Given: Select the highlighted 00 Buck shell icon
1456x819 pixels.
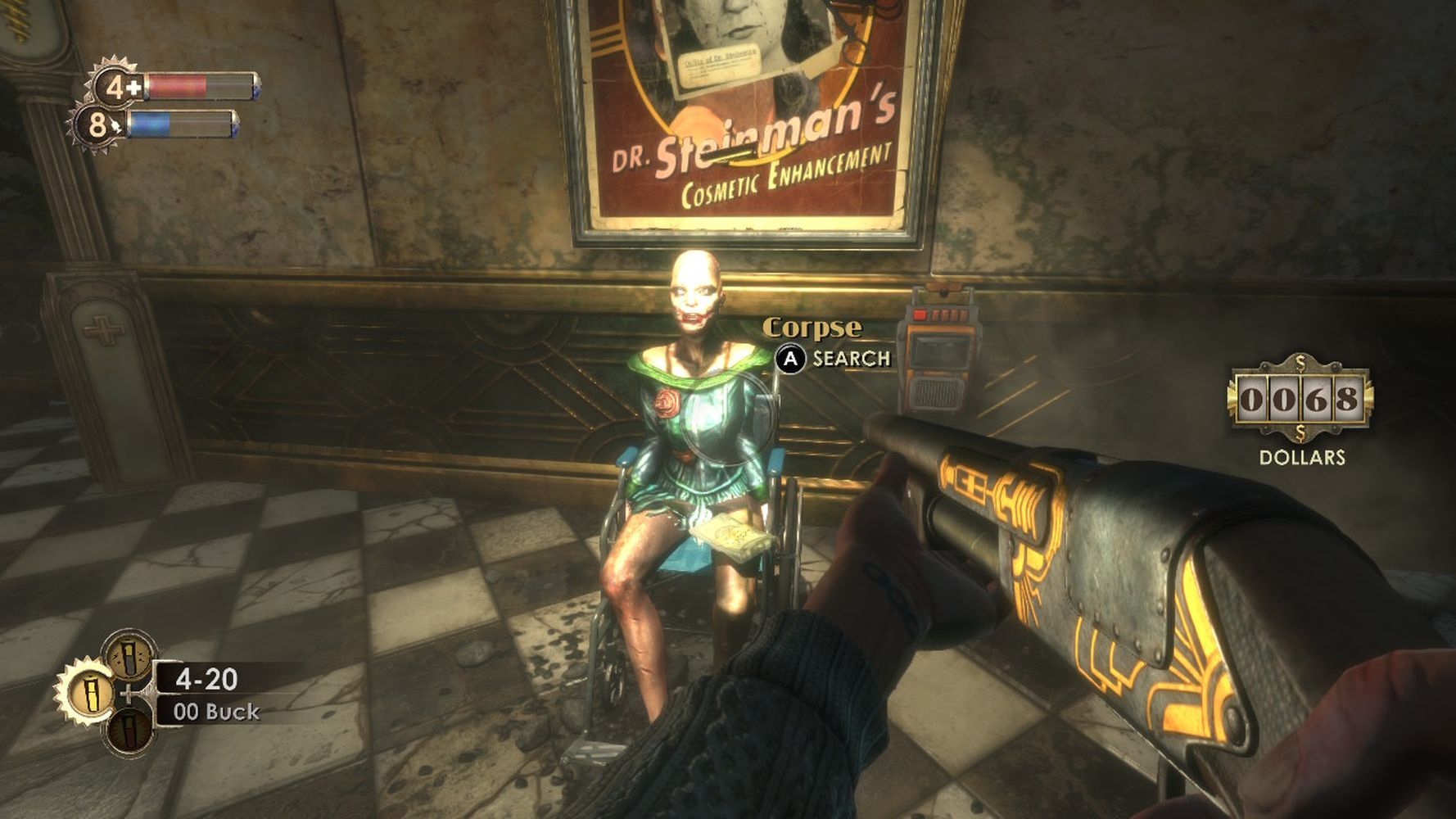Looking at the screenshot, I should pos(88,692).
